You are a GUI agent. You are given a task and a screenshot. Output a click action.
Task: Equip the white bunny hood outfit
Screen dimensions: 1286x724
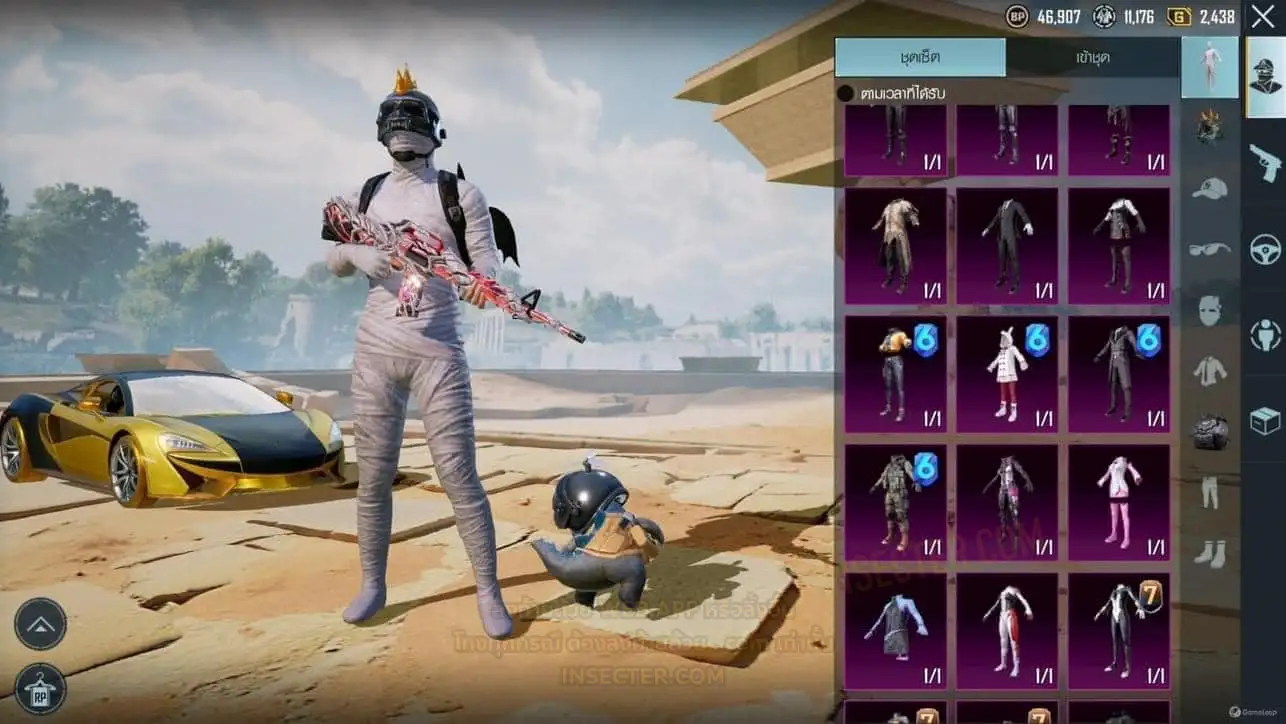pyautogui.click(x=1007, y=374)
